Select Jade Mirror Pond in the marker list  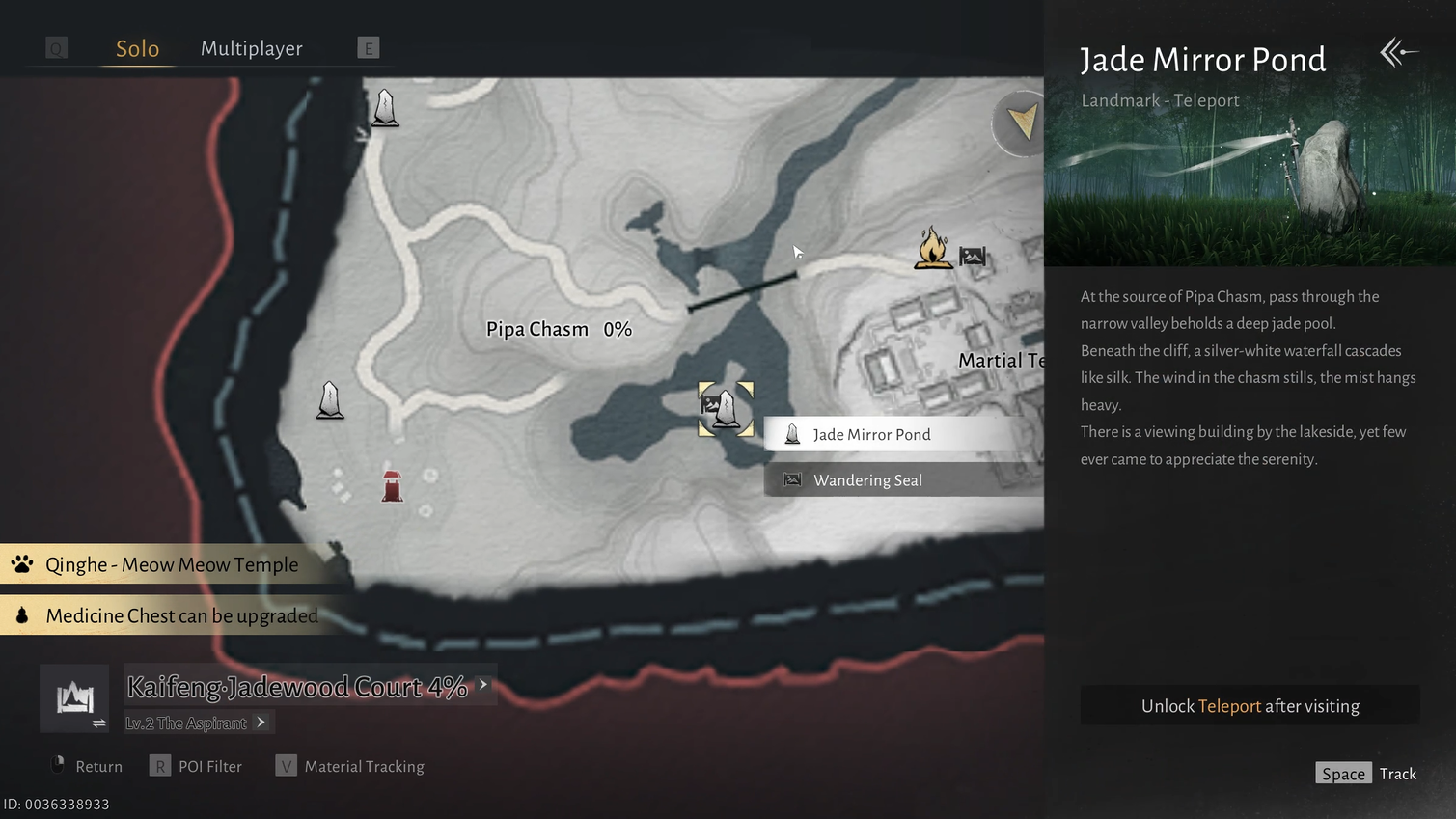tap(871, 435)
